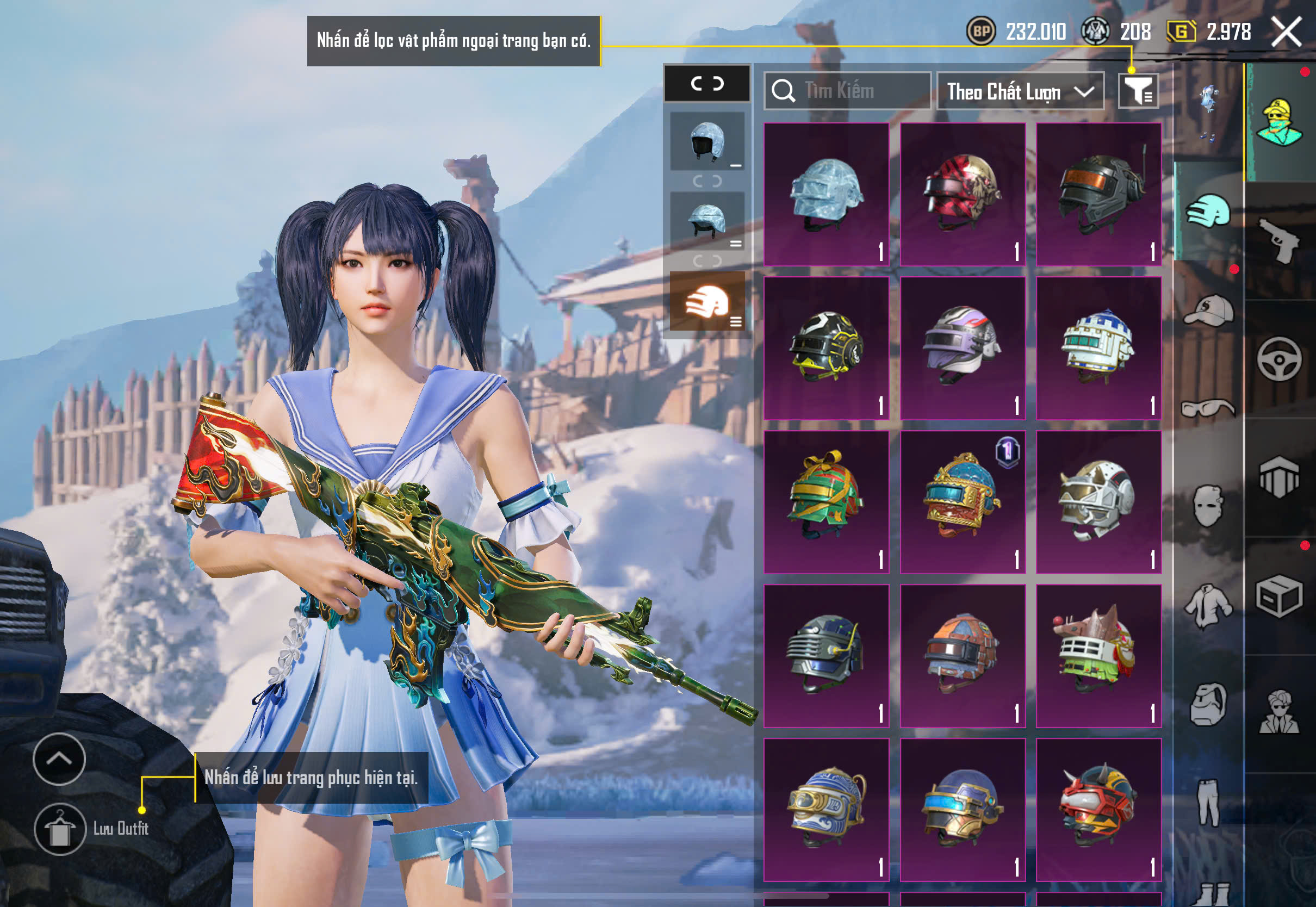This screenshot has height=907, width=1316.
Task: Pick the red mecha helmet with horns
Action: [1098, 809]
